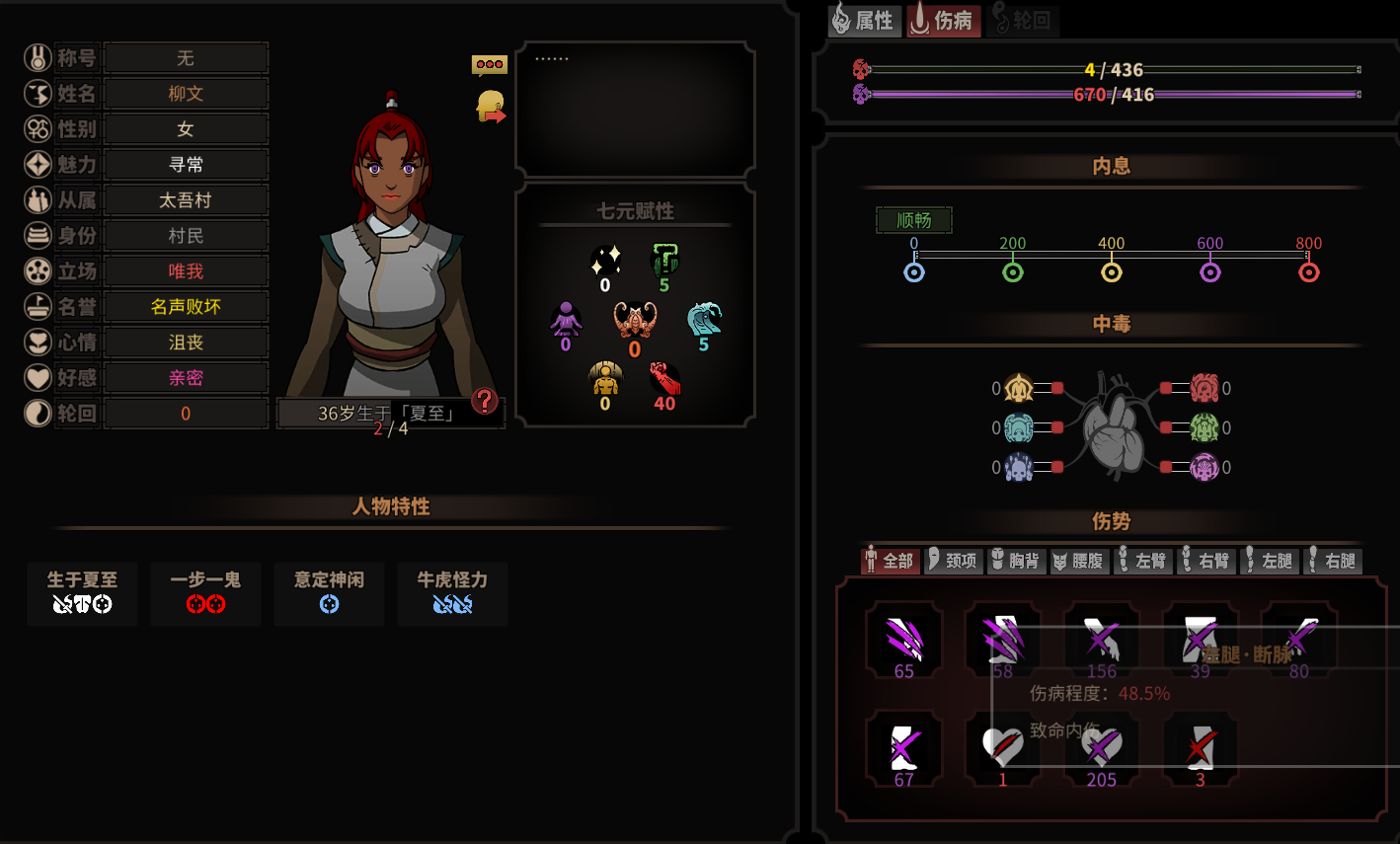
Task: Choose the 右腿 right leg filter
Action: 1331,561
